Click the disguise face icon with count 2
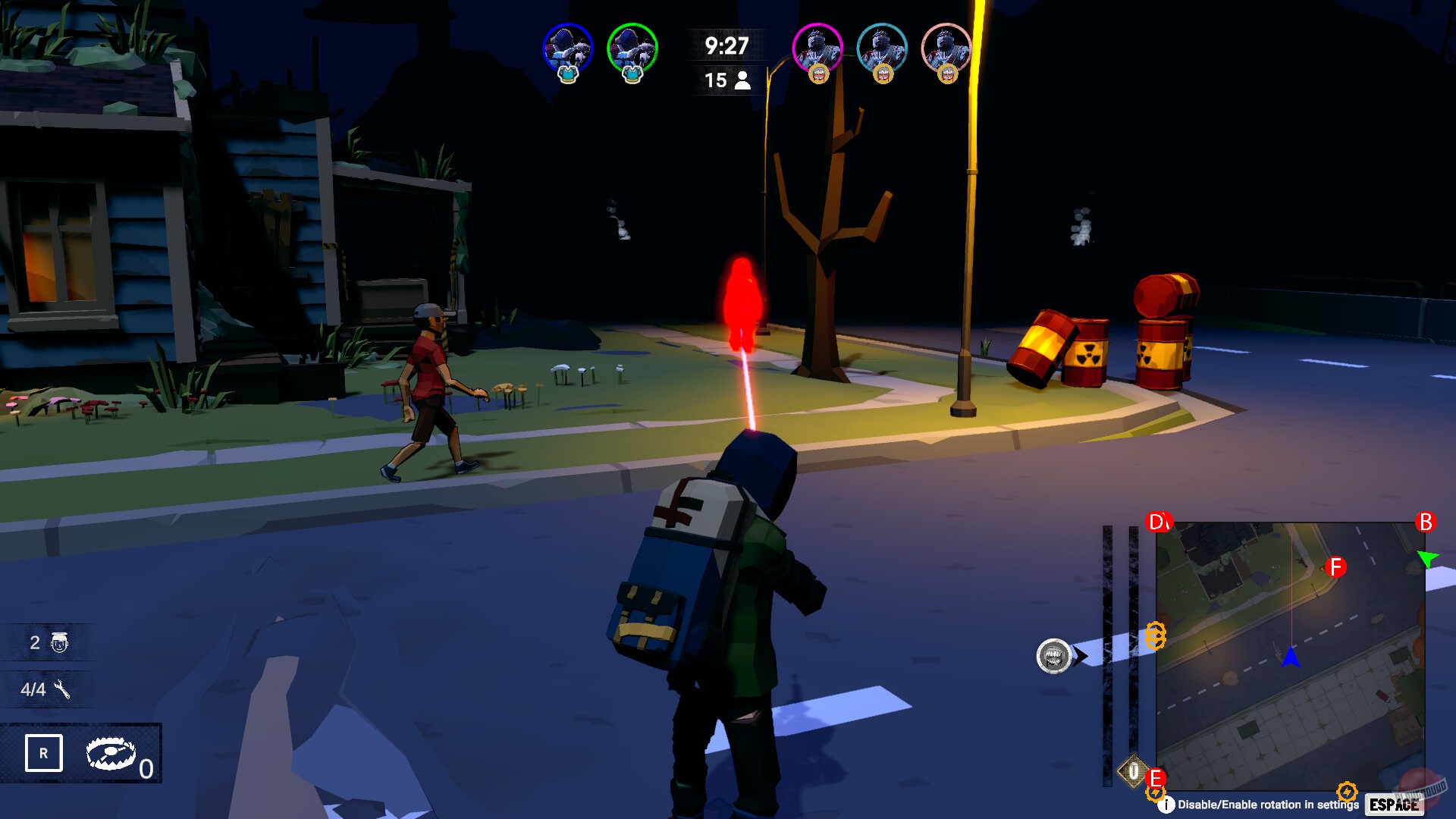This screenshot has width=1456, height=819. click(61, 642)
